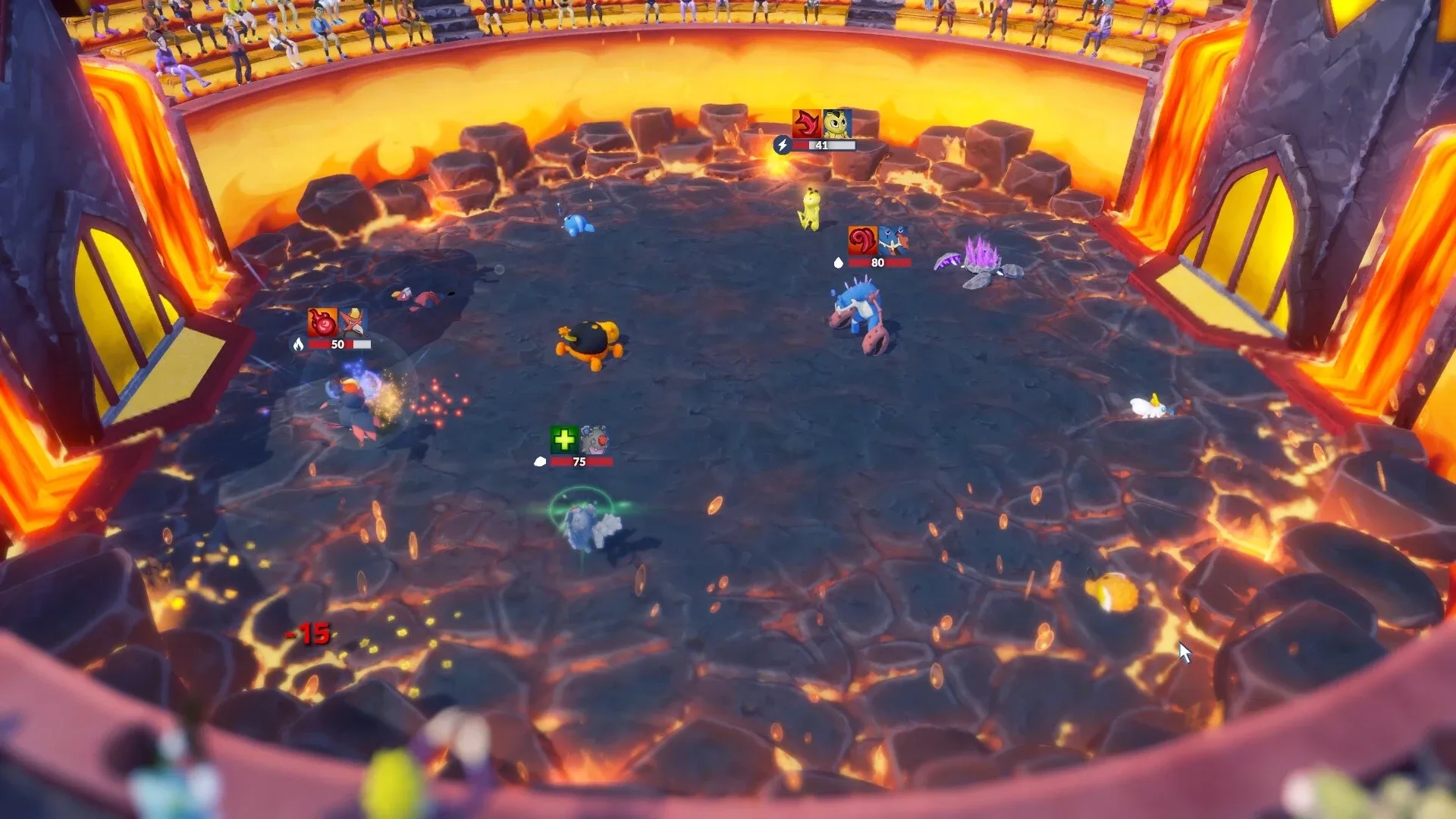Select the red claw ability icon above the 41 HP bar
The height and width of the screenshot is (819, 1456).
(805, 123)
